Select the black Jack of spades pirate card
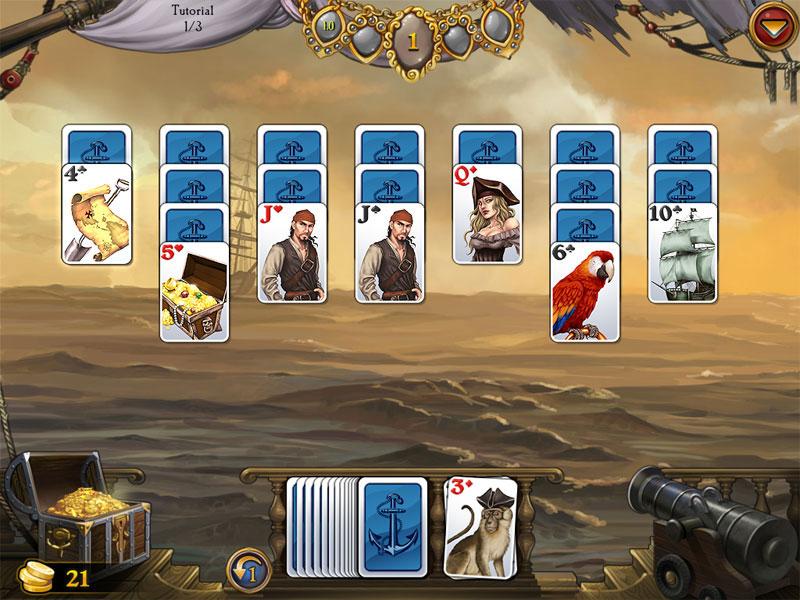The width and height of the screenshot is (800, 600). [390, 252]
